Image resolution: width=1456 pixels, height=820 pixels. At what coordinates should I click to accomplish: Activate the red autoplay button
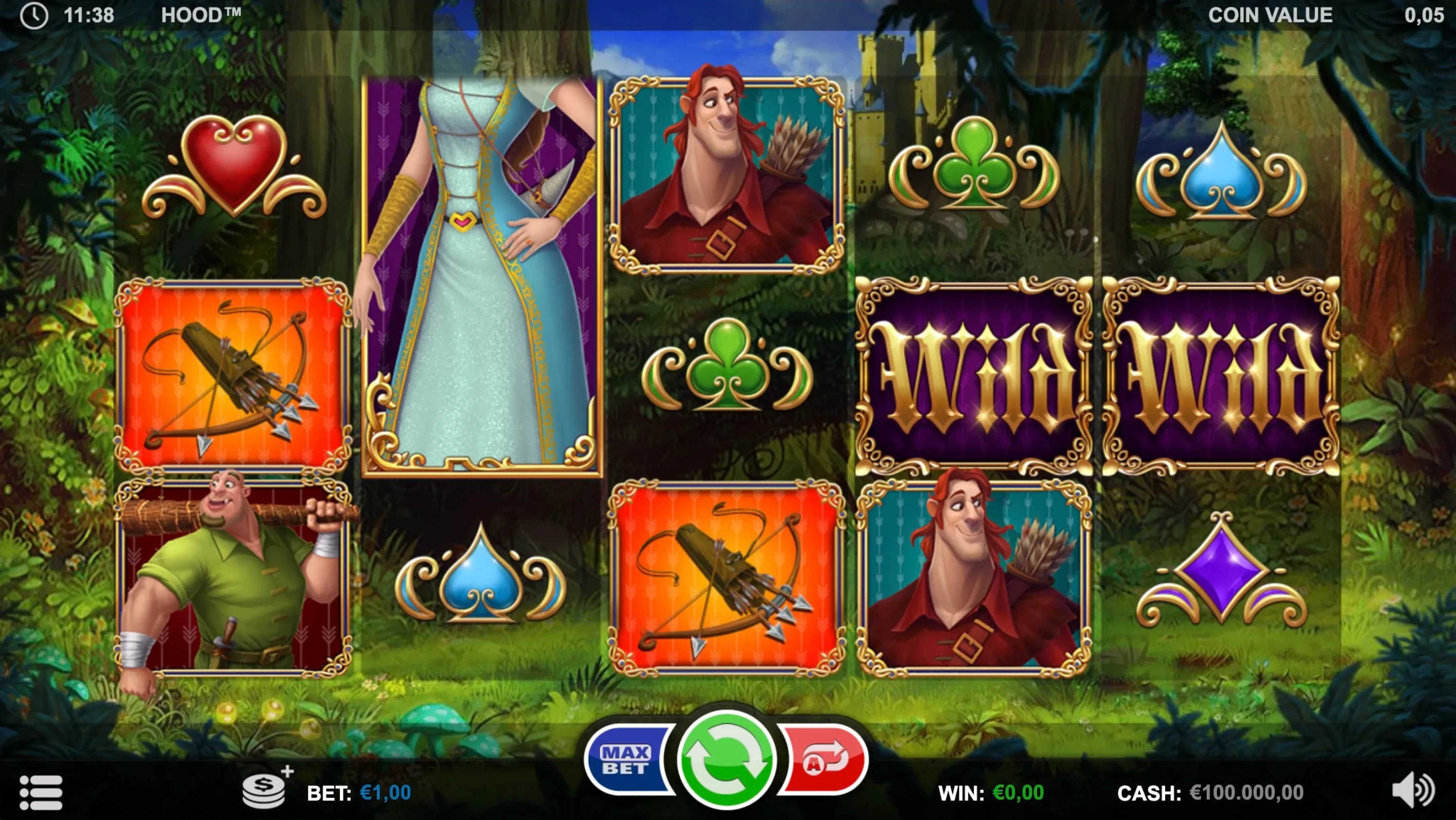(824, 759)
